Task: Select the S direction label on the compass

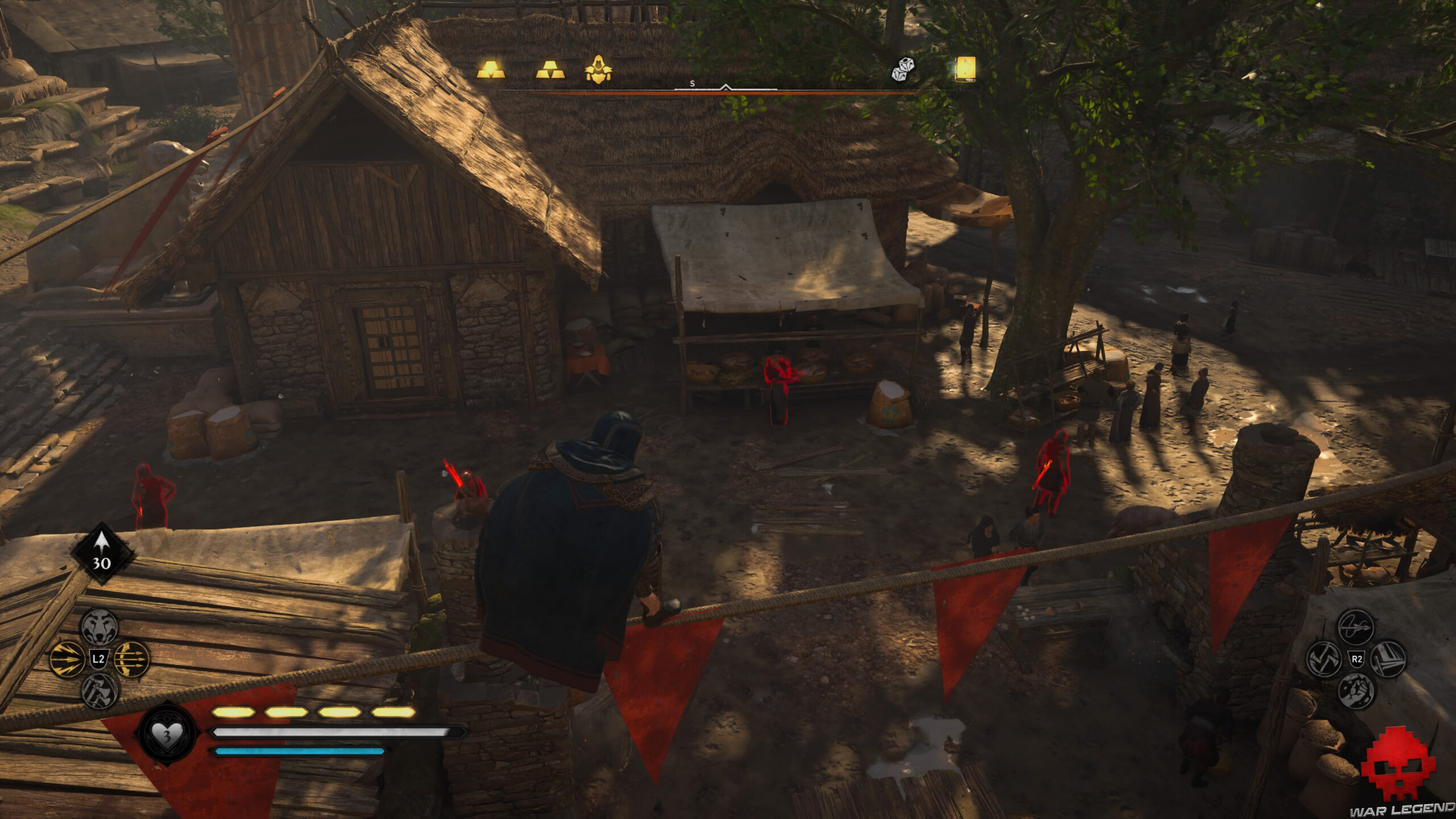Action: (x=692, y=83)
